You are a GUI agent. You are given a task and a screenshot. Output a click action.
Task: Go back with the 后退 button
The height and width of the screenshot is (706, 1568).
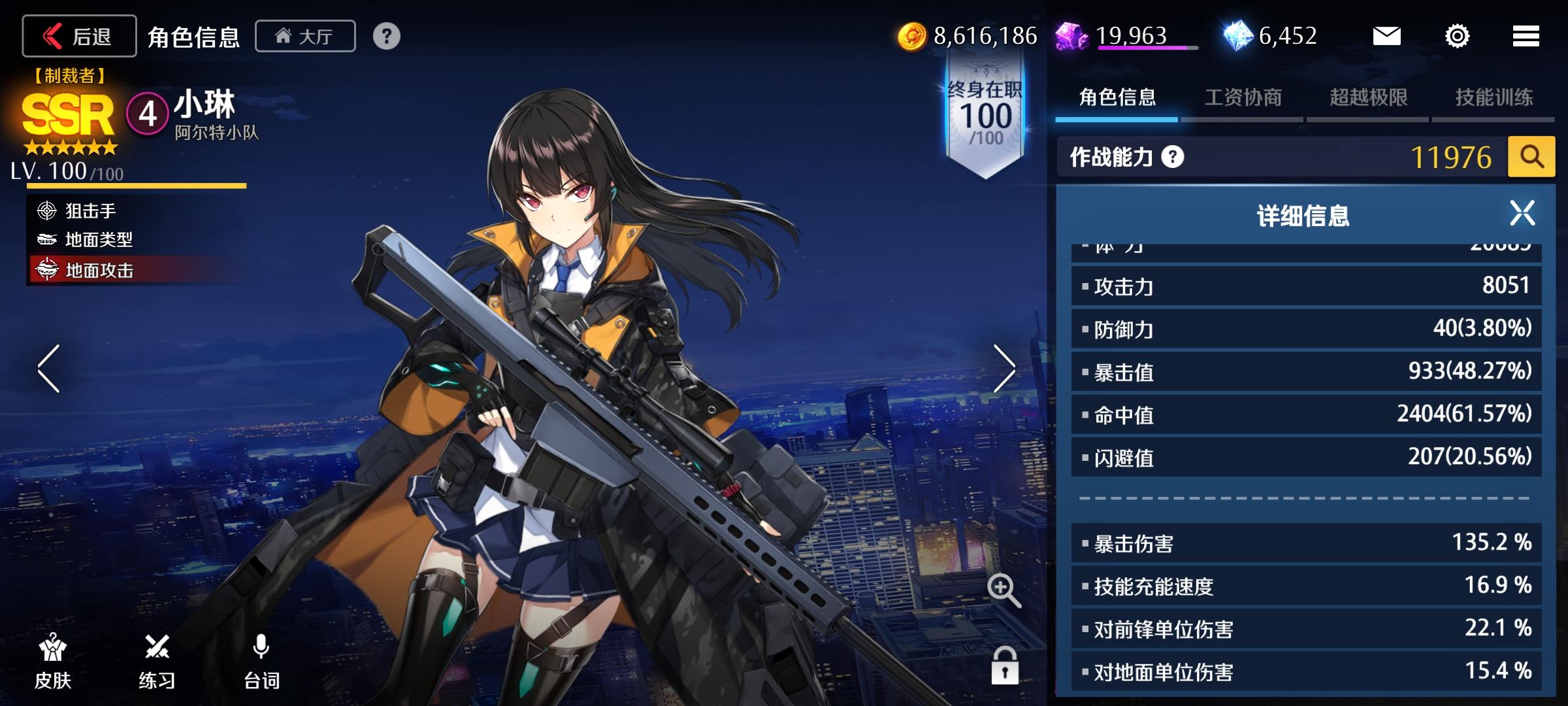tap(79, 36)
